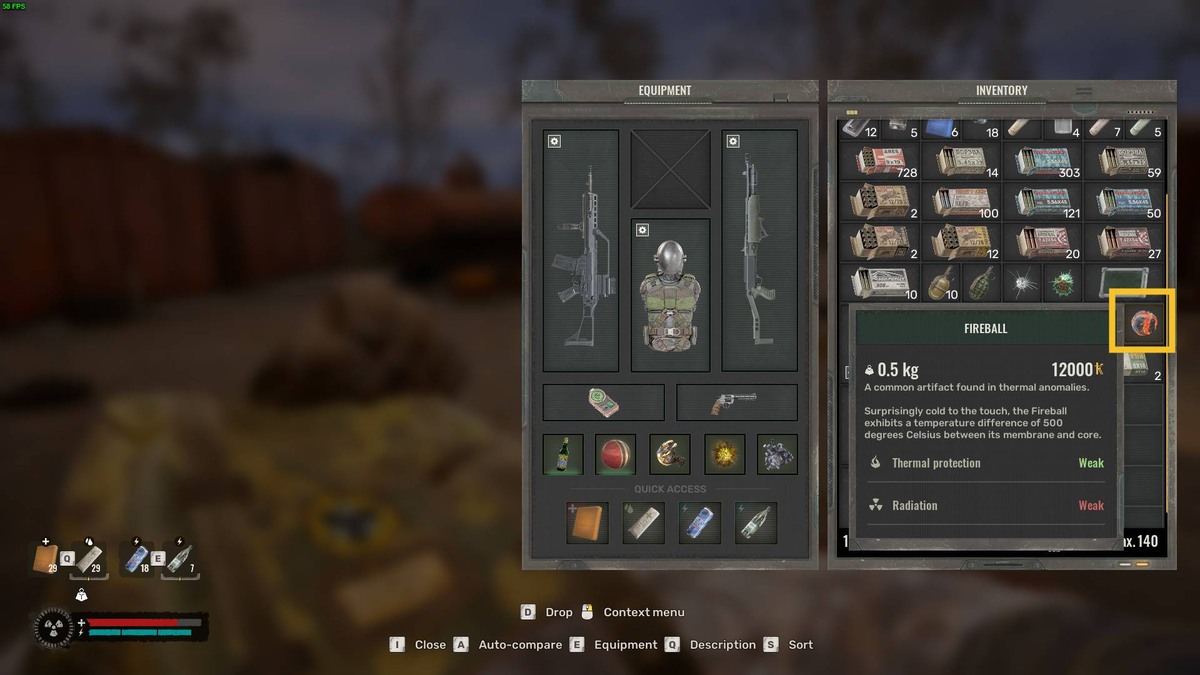
Task: Select the round grenade stack of 10
Action: pos(940,282)
